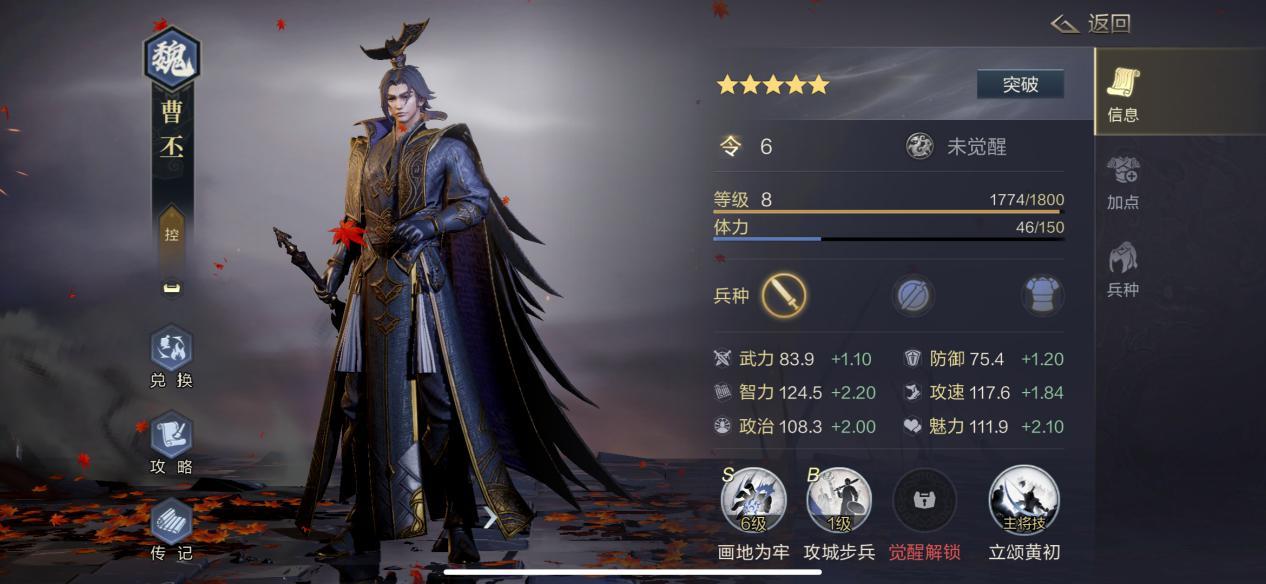The height and width of the screenshot is (584, 1266).
Task: Switch to the 信息 info tab
Action: [x=1123, y=94]
